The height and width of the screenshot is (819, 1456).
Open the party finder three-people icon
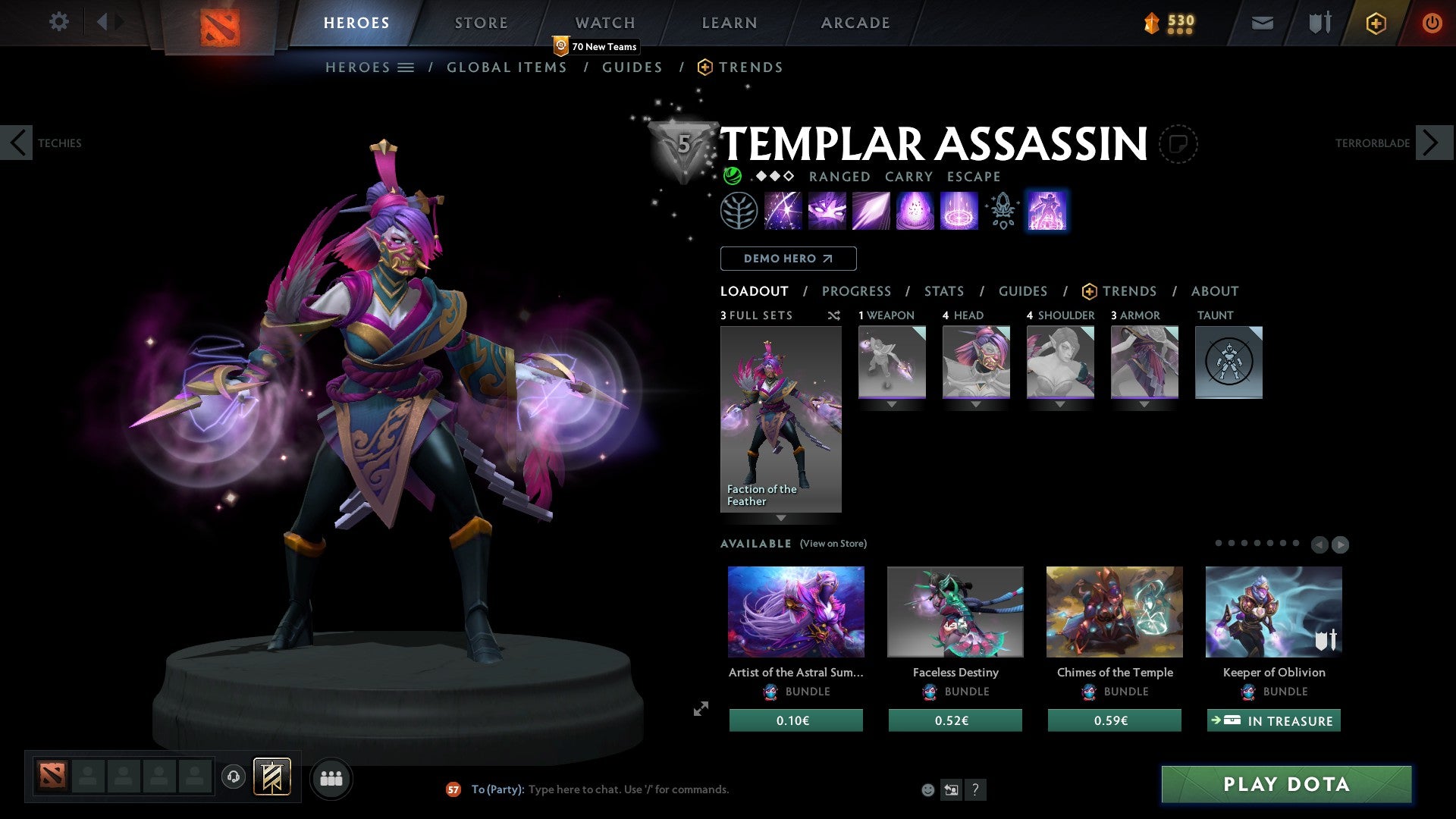coord(331,778)
